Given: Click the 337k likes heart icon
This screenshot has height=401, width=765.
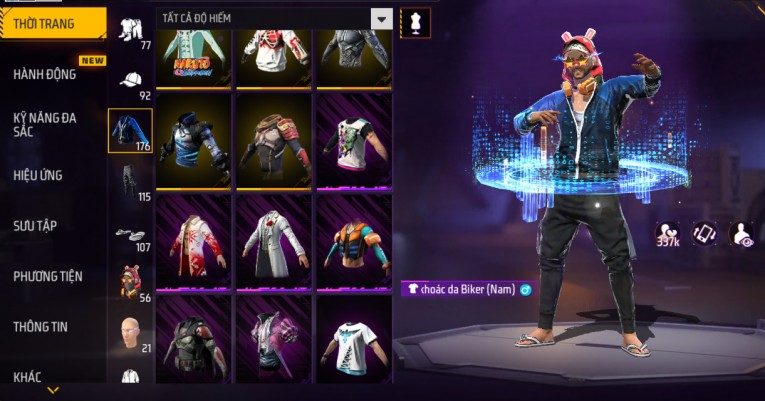Looking at the screenshot, I should pyautogui.click(x=668, y=233).
